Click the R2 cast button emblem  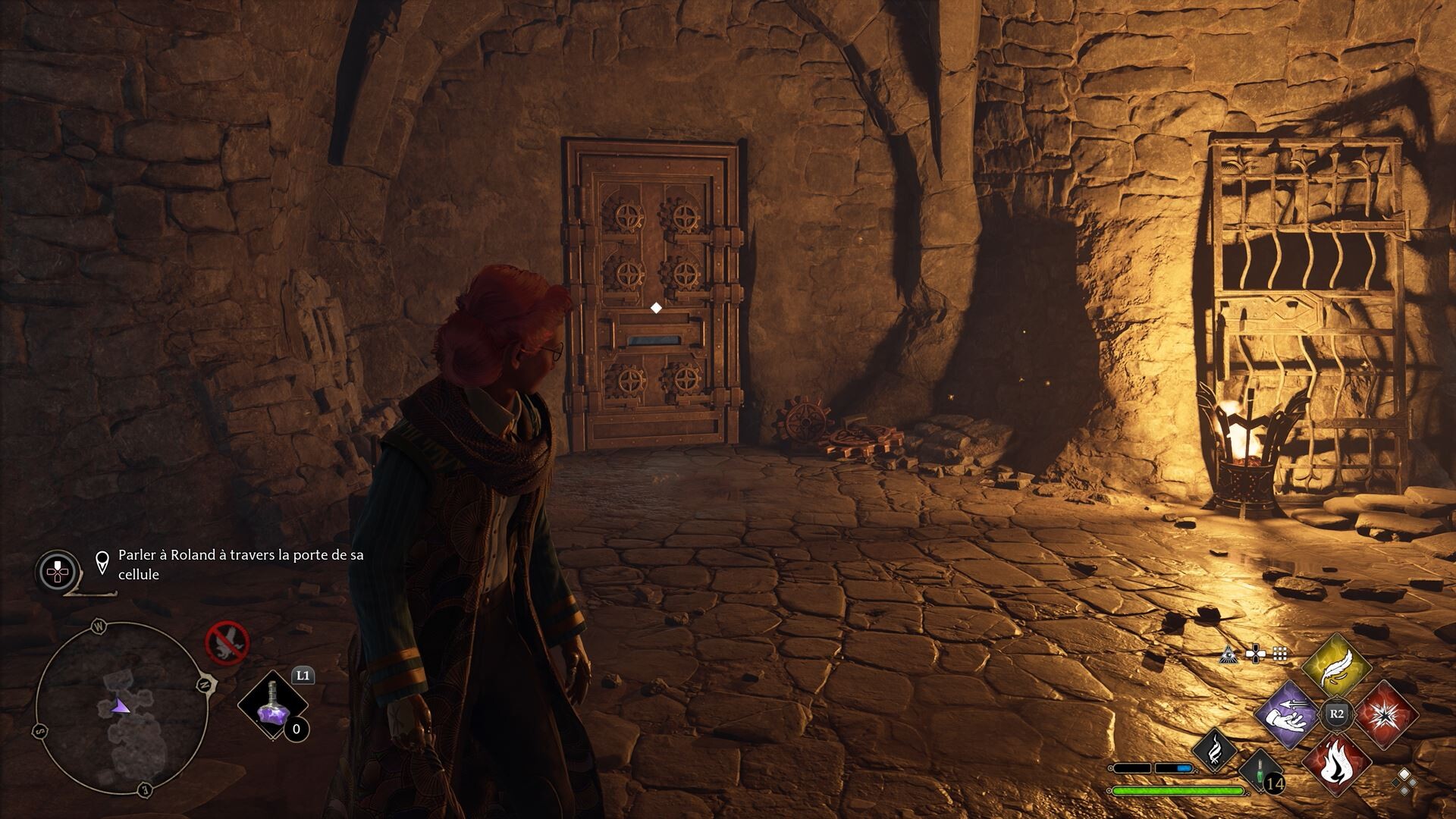tap(1336, 713)
